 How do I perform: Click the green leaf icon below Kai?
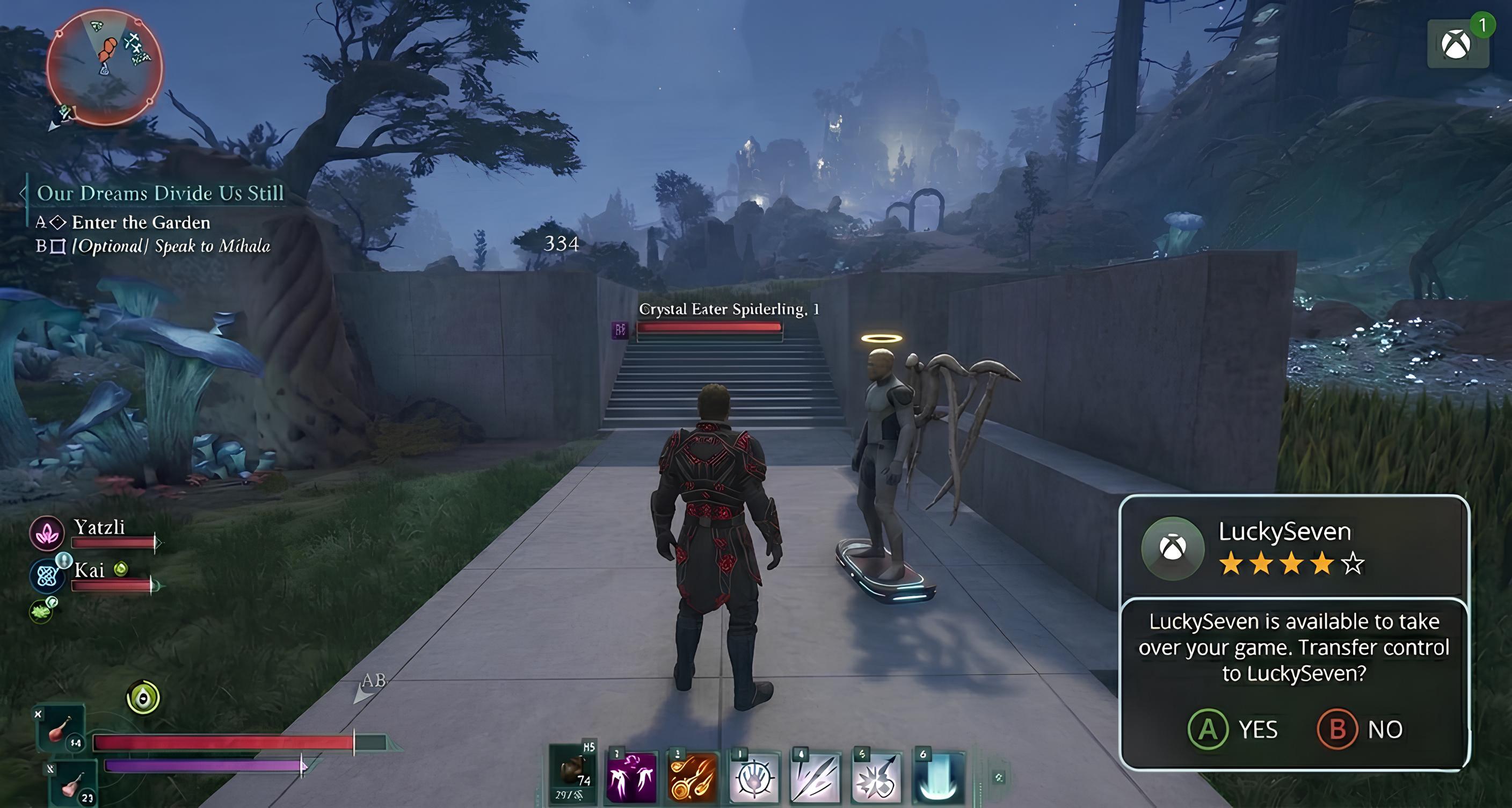(41, 611)
